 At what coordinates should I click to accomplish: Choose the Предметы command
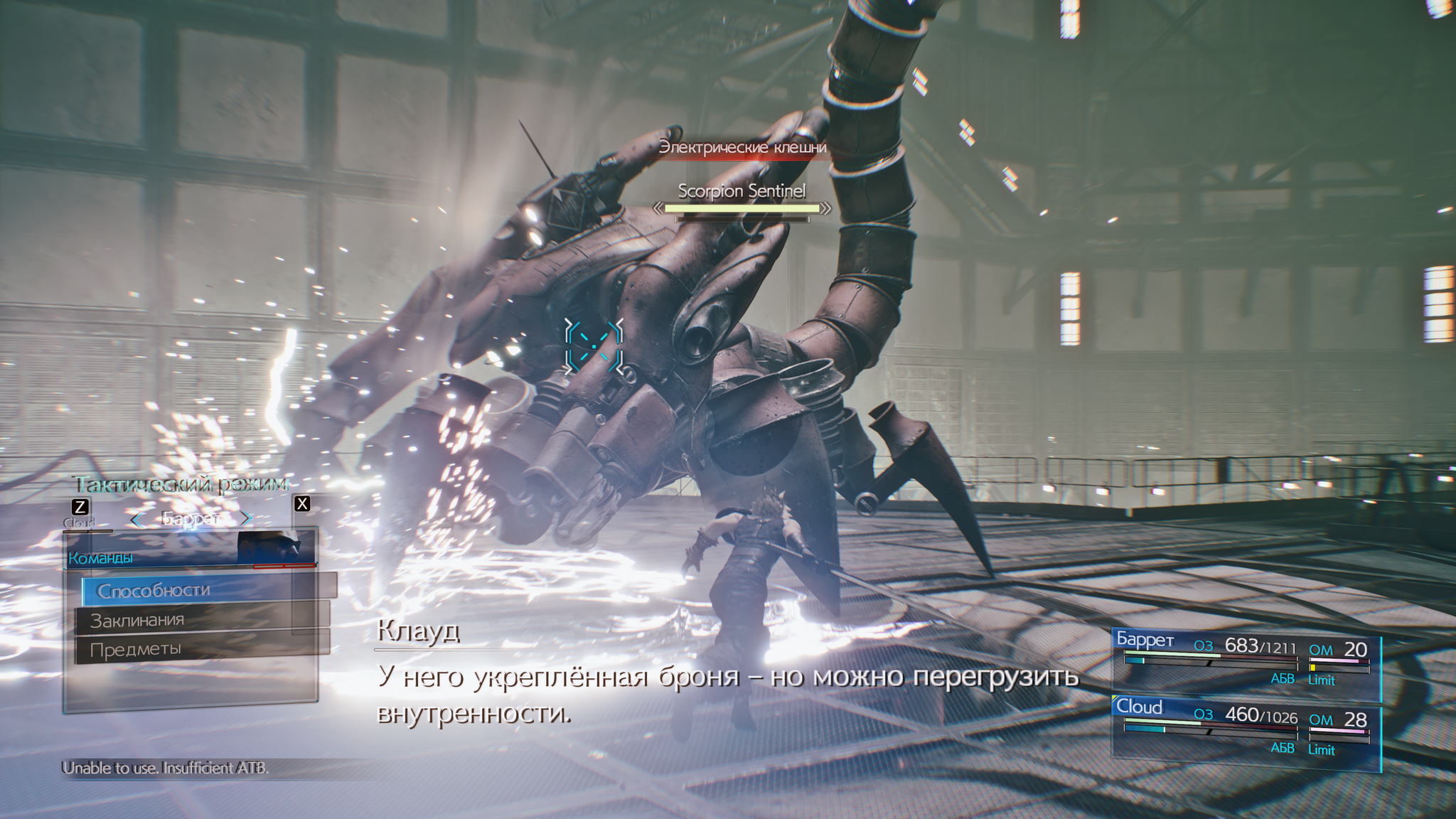click(203, 649)
